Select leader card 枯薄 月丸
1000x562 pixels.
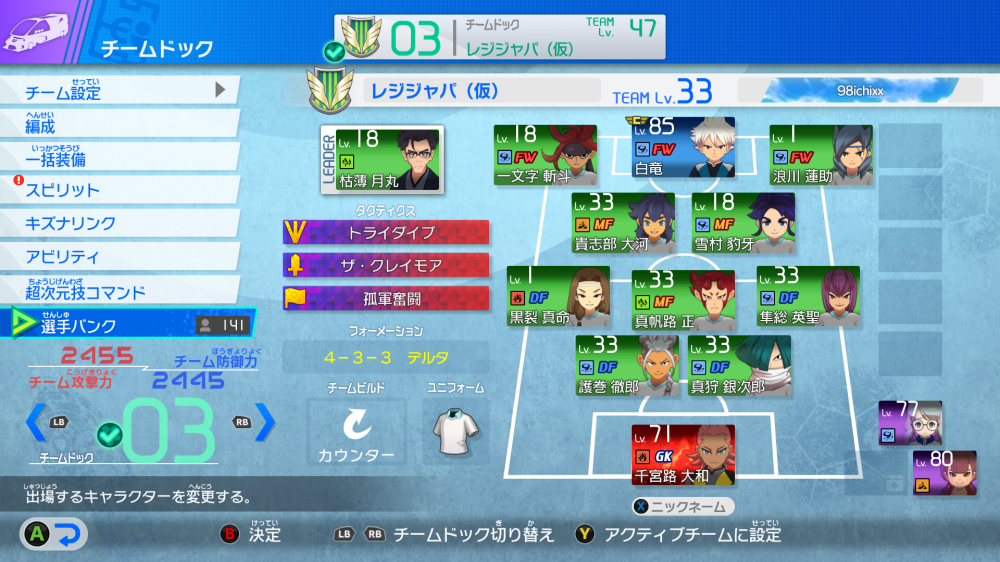[x=382, y=159]
